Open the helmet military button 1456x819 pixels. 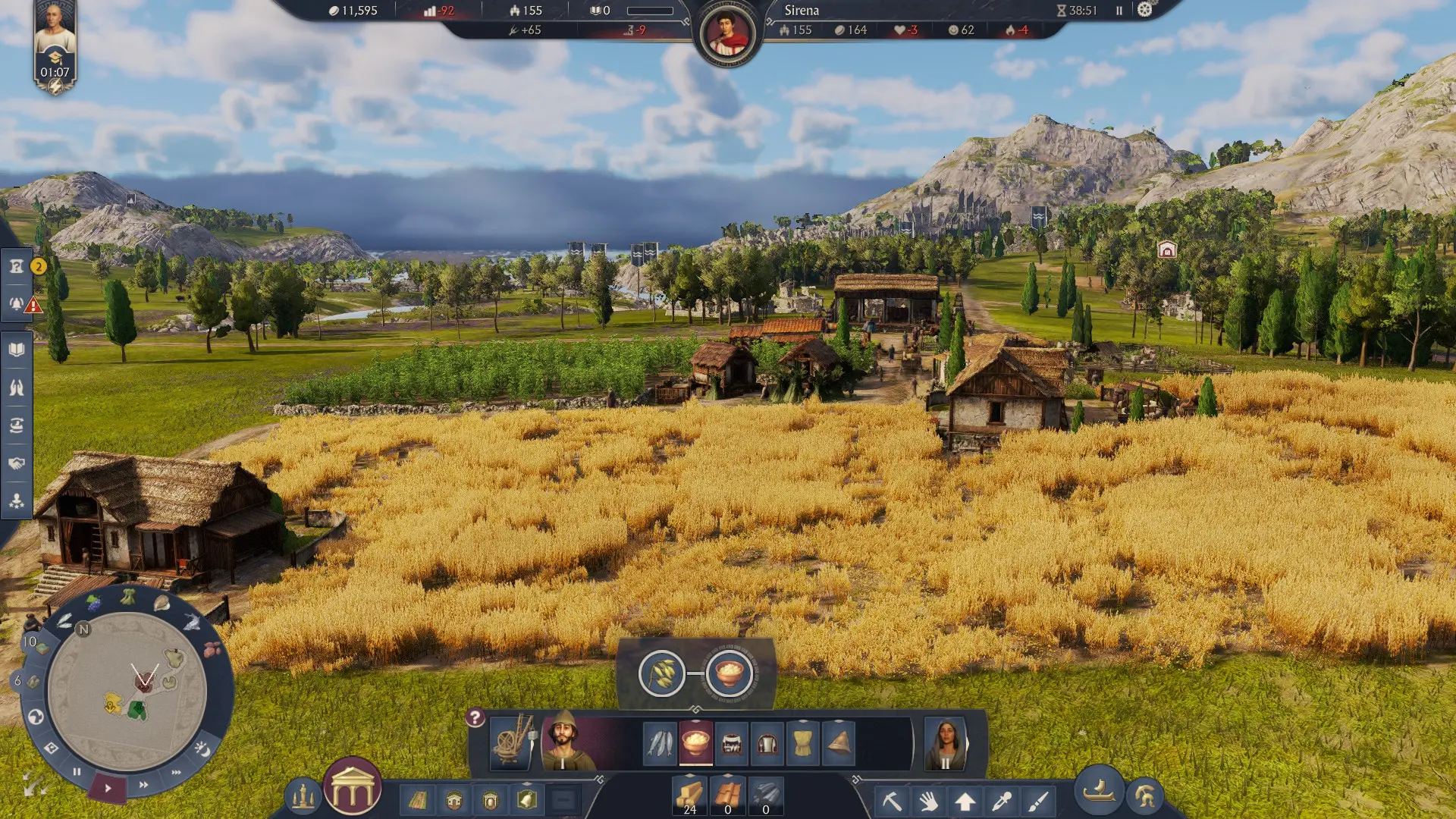click(1145, 795)
